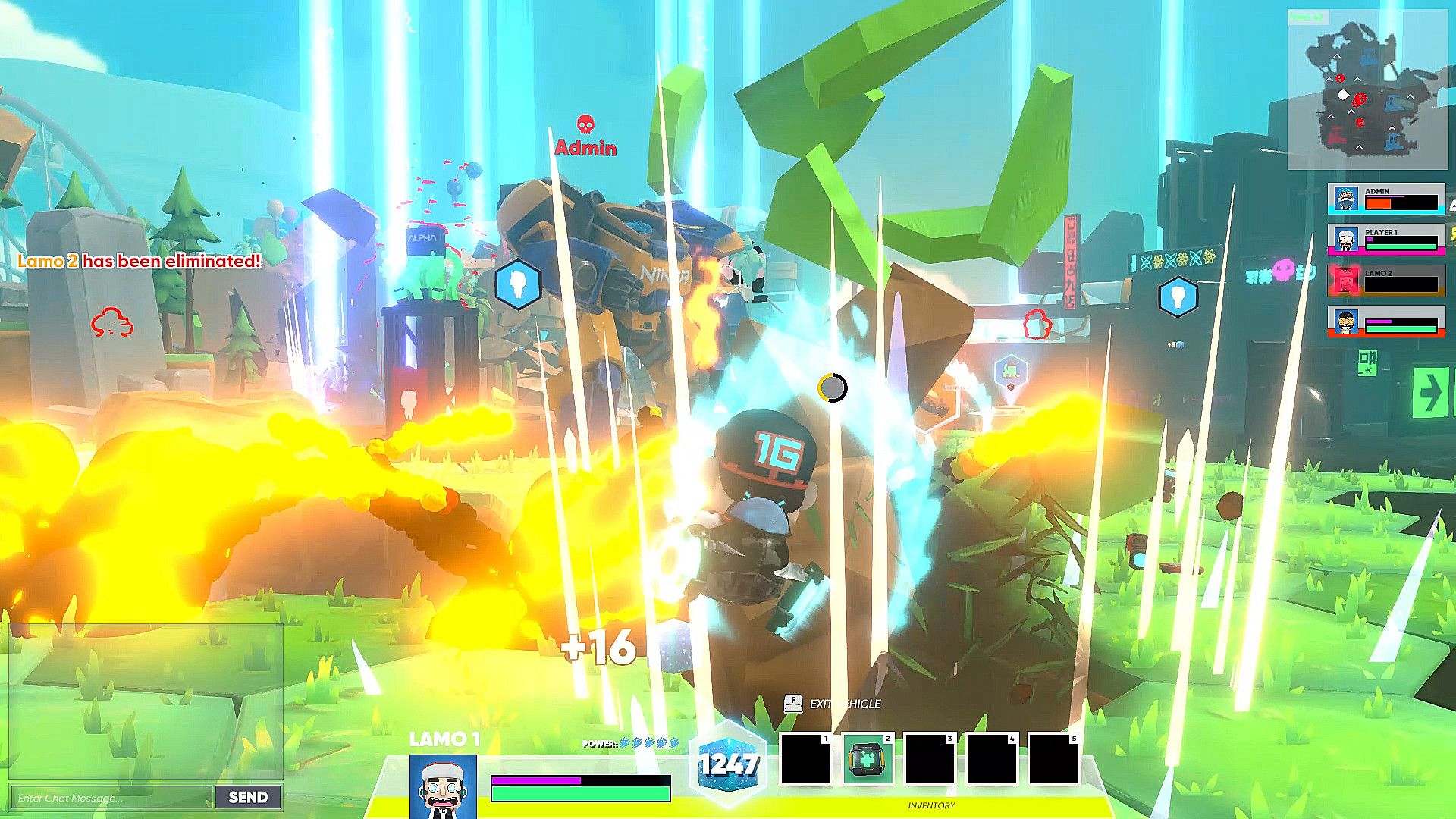Click the SEND chat button

point(248,797)
